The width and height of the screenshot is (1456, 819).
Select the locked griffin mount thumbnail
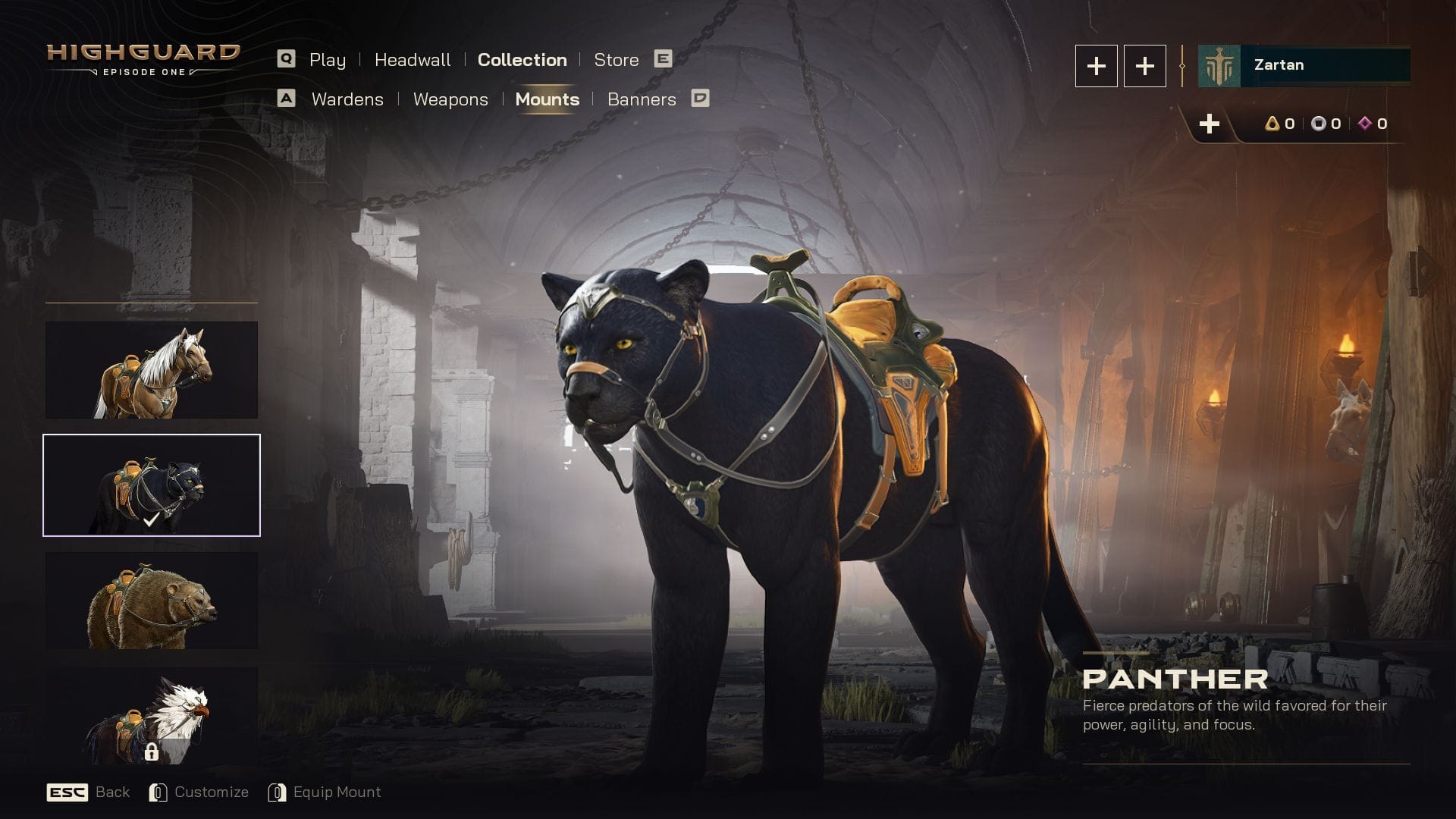pyautogui.click(x=152, y=716)
